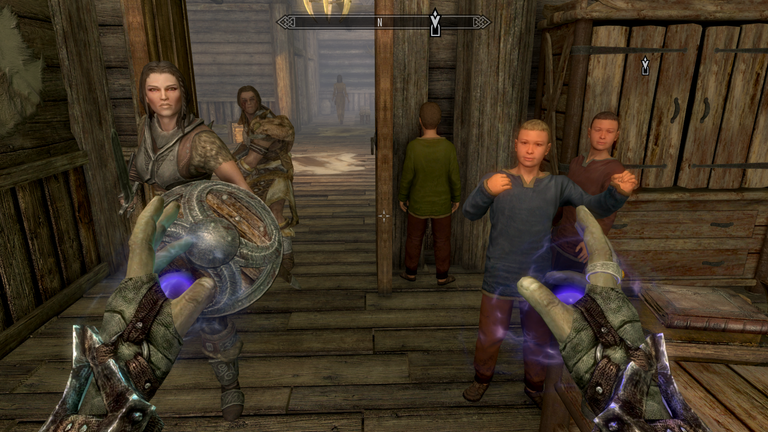
Task: Click the quest marker on the compass bar
Action: 435,22
